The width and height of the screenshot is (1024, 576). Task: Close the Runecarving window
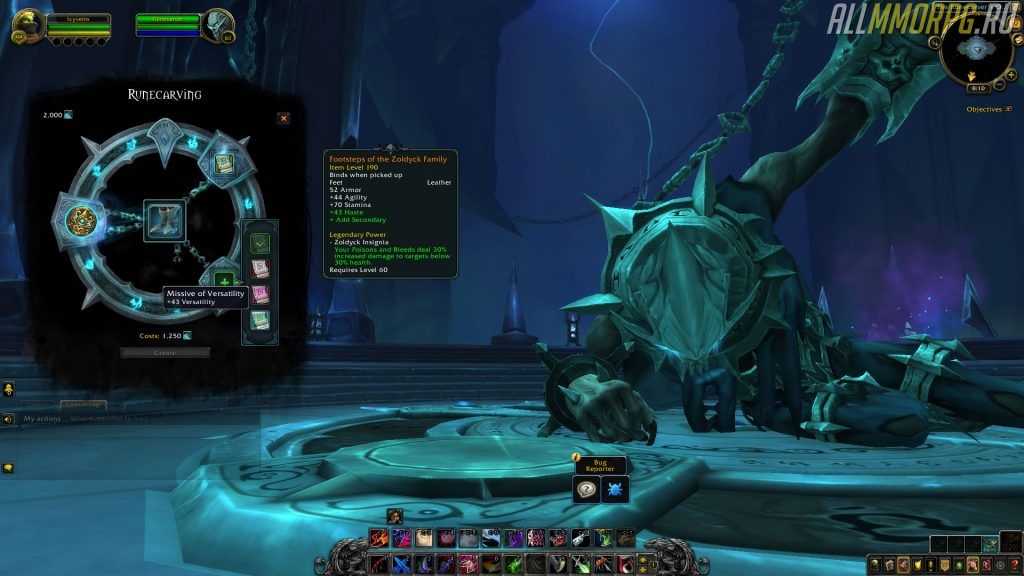(283, 118)
